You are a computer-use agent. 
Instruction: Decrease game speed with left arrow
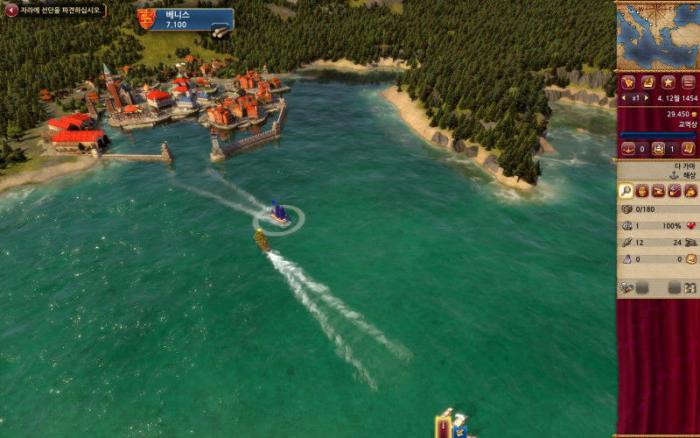point(622,99)
